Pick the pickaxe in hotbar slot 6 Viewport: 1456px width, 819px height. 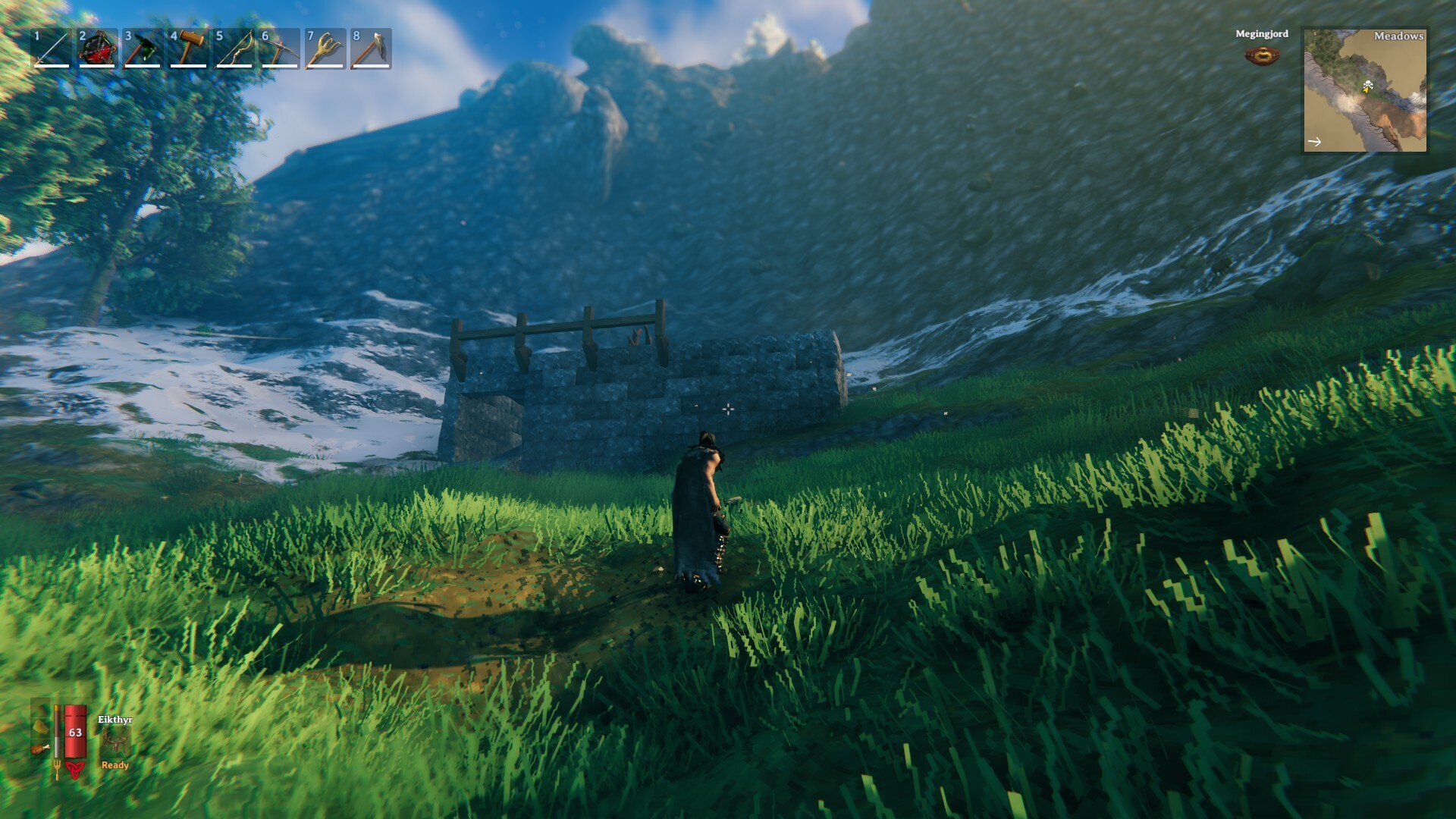click(x=279, y=49)
